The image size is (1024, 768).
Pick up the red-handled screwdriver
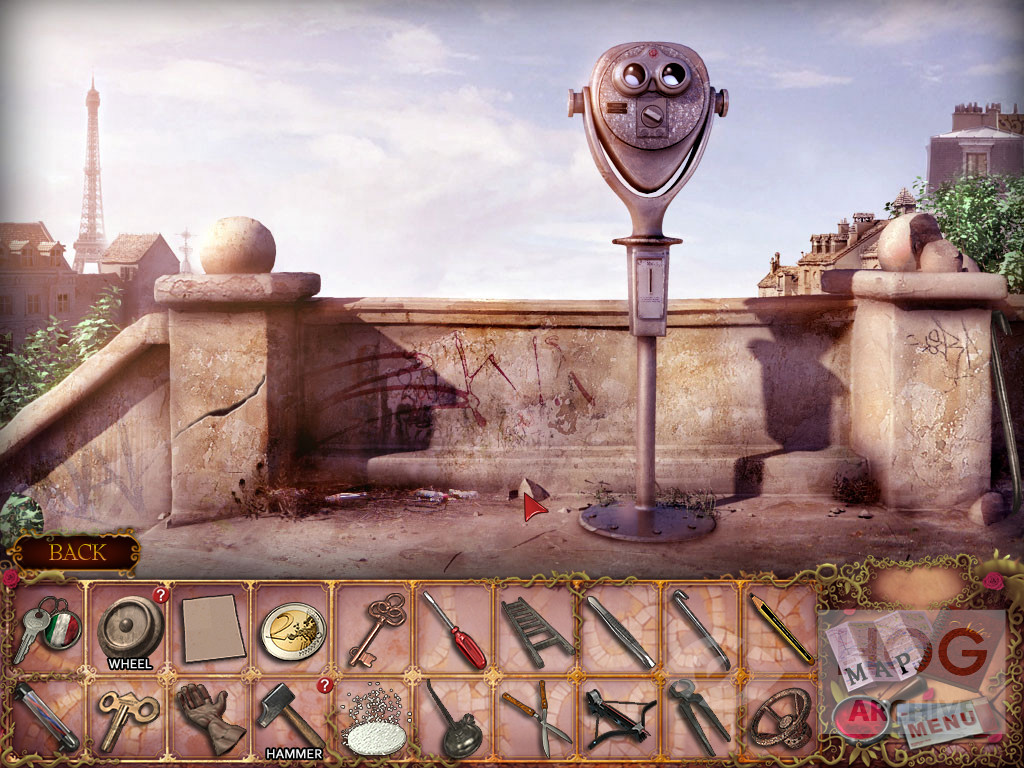coord(455,630)
